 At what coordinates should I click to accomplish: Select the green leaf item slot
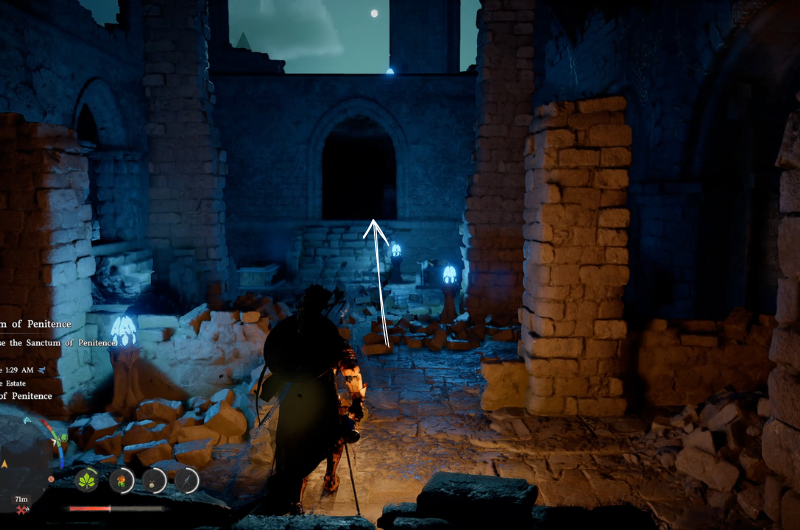coord(88,480)
